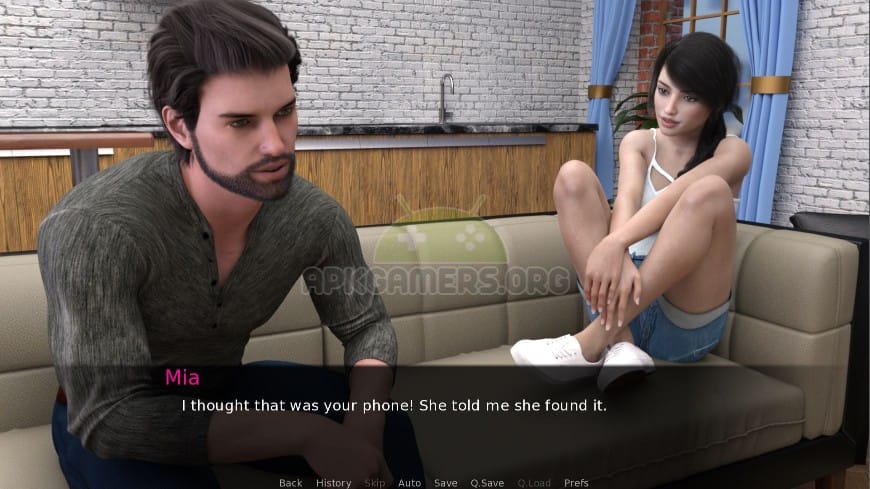This screenshot has width=870, height=489.
Task: Quick load with Q.Load
Action: click(x=534, y=483)
